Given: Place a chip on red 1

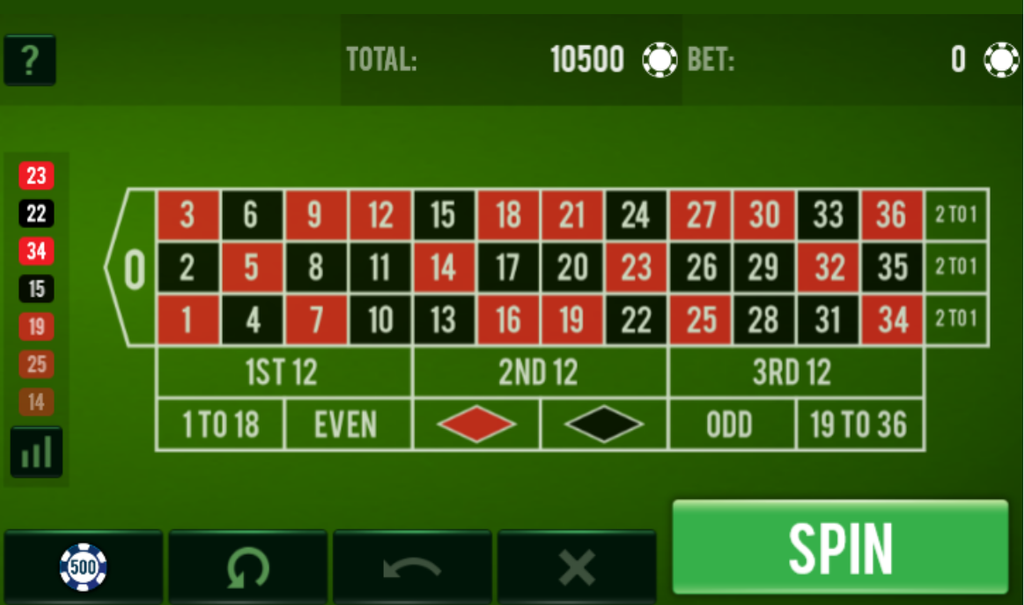Looking at the screenshot, I should tap(187, 320).
